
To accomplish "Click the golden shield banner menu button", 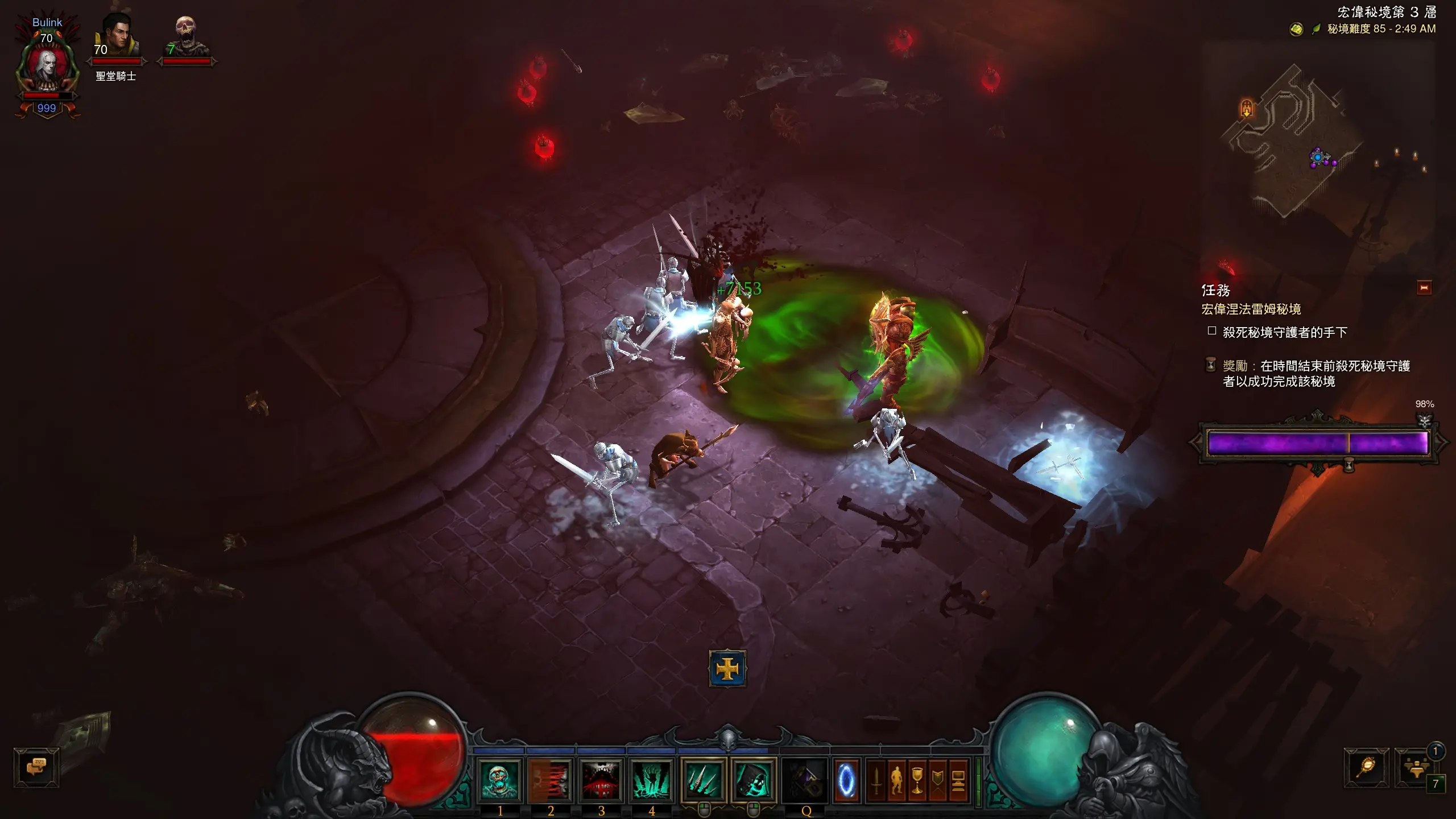I will coord(938,780).
